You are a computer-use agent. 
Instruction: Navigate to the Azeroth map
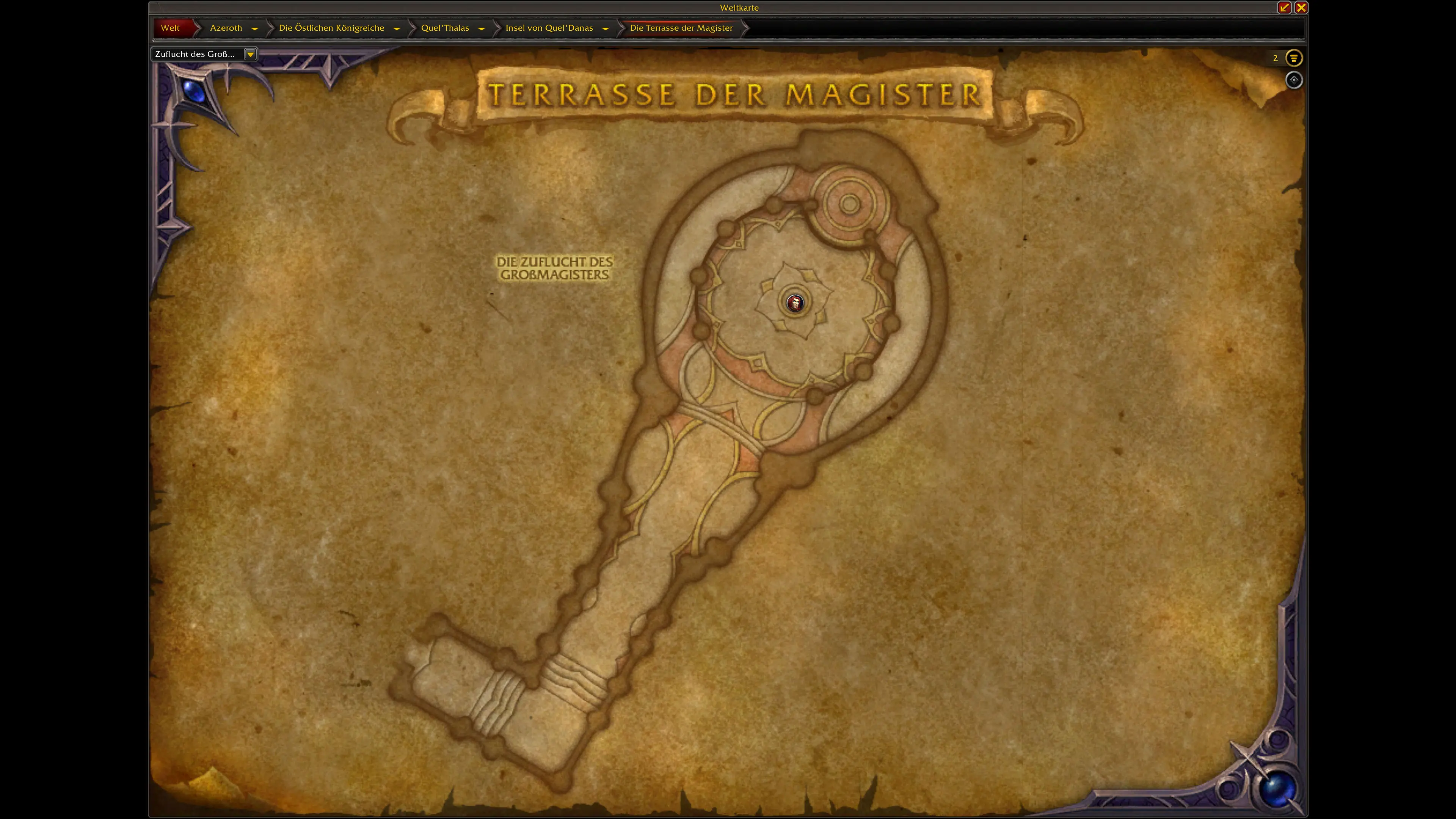point(226,28)
